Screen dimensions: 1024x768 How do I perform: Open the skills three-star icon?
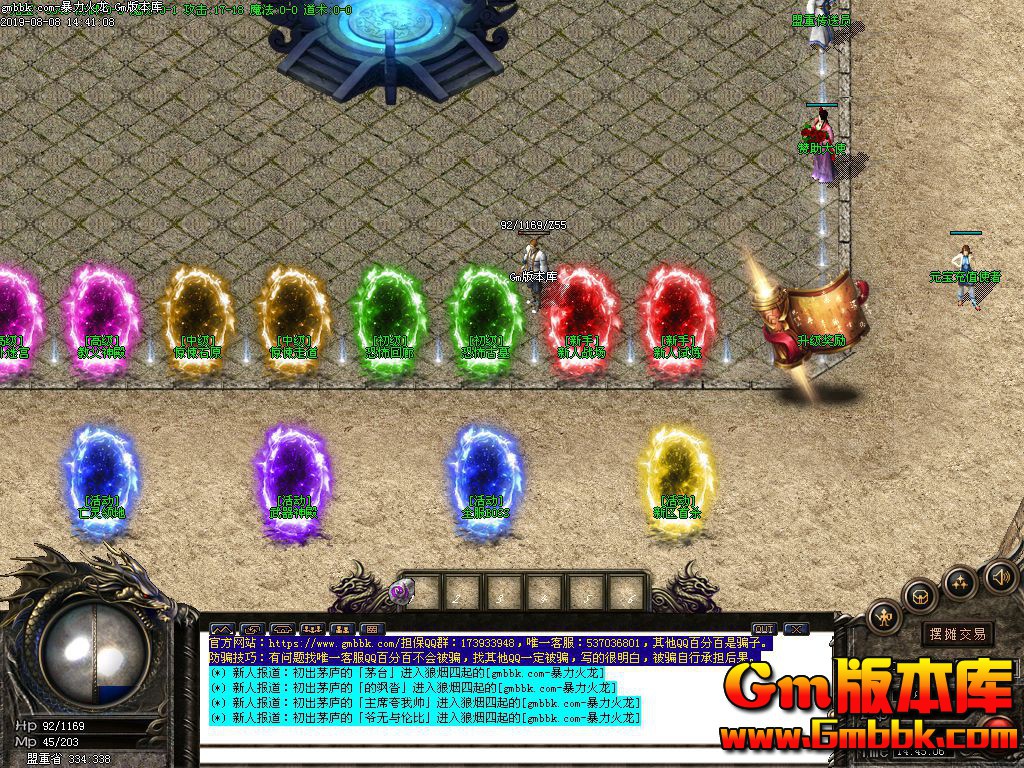pos(960,582)
